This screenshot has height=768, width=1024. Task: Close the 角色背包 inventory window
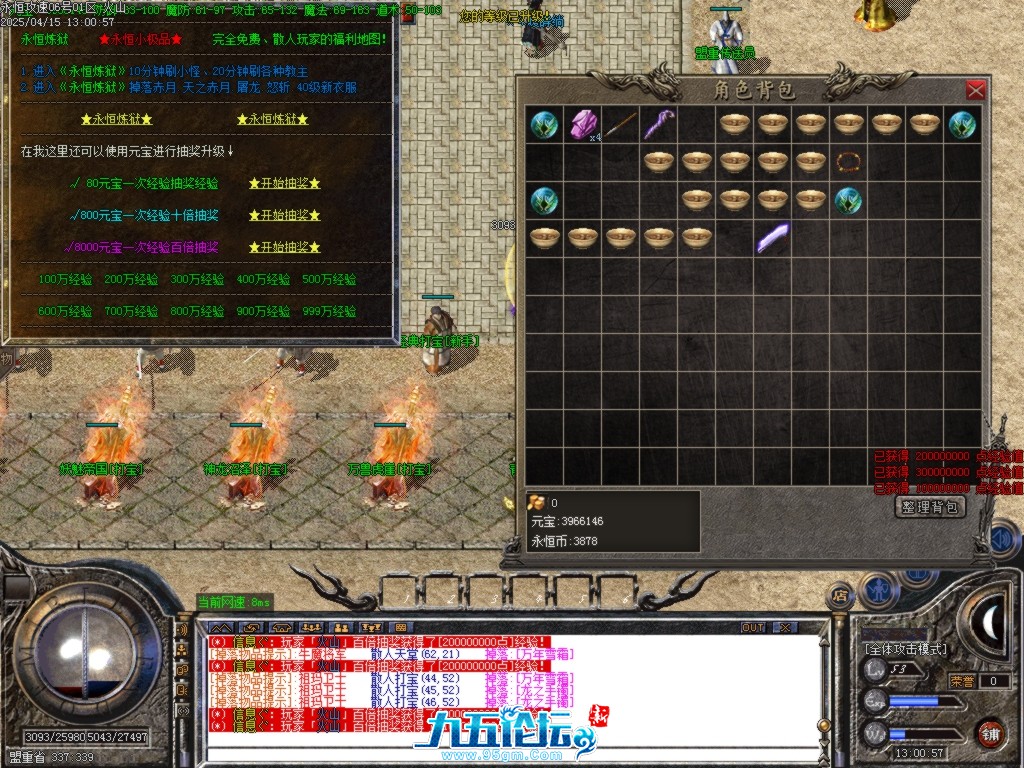(x=975, y=91)
